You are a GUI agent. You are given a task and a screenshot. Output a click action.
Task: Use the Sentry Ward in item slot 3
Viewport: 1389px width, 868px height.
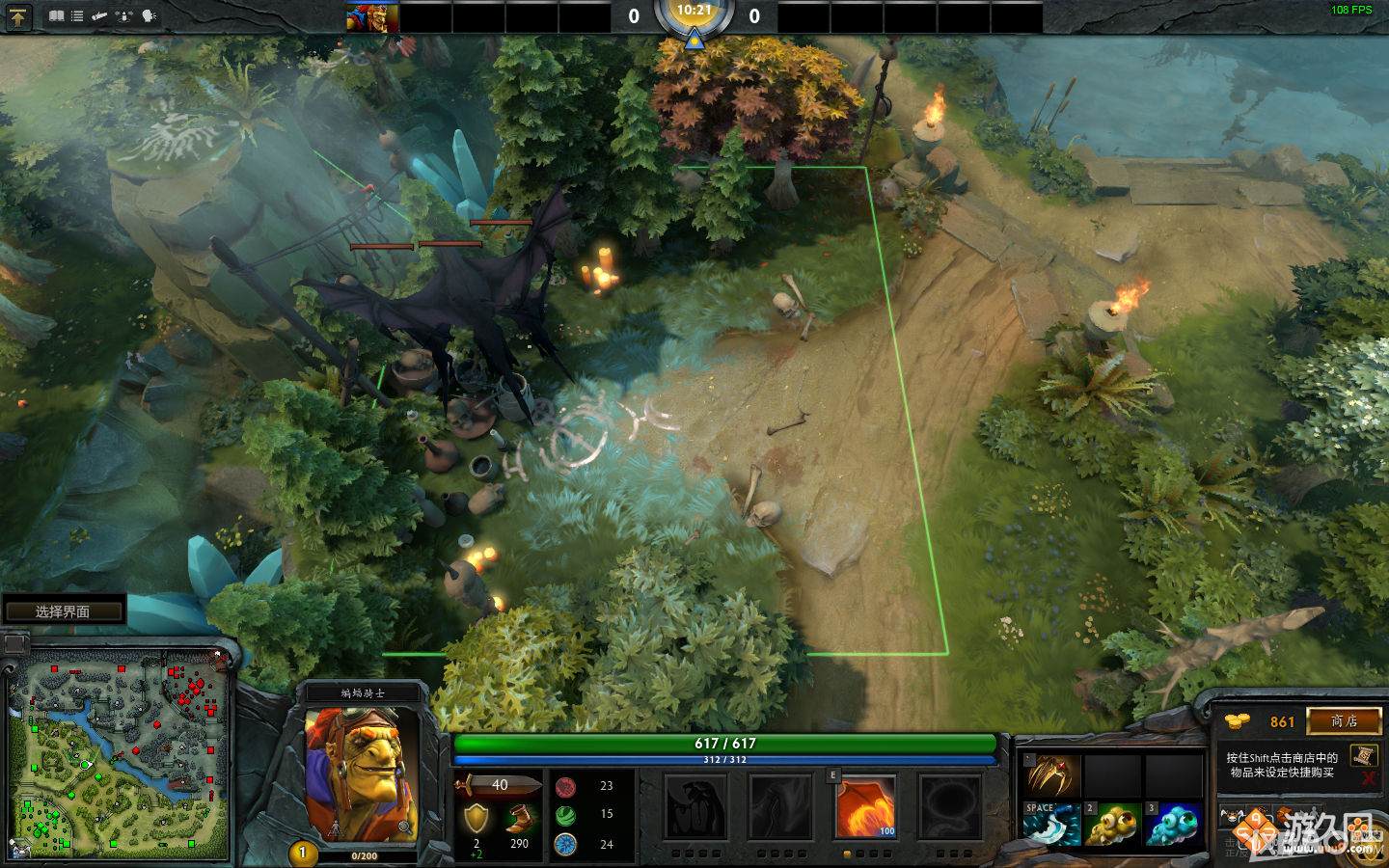click(1173, 824)
